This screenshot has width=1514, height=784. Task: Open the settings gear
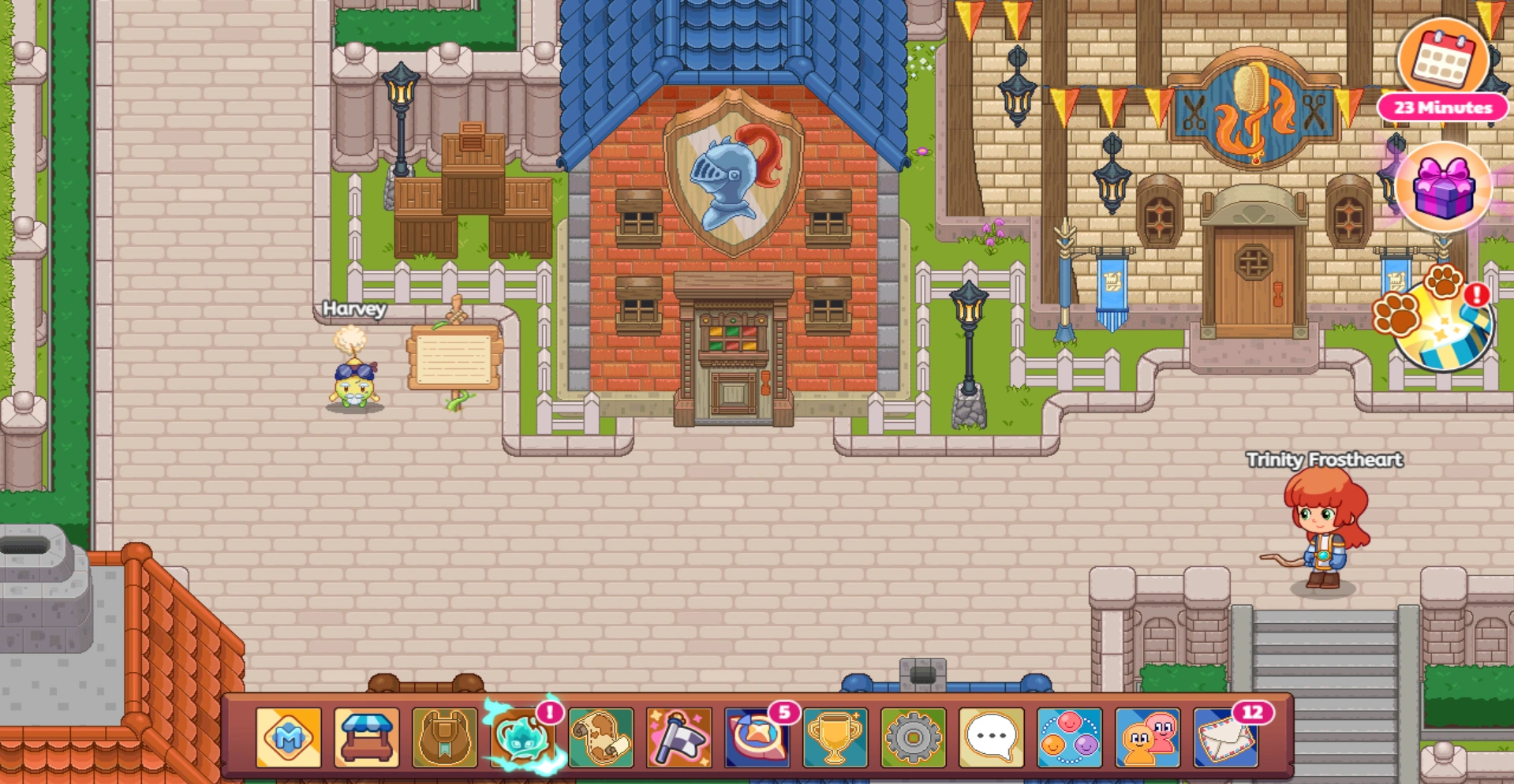click(x=913, y=737)
